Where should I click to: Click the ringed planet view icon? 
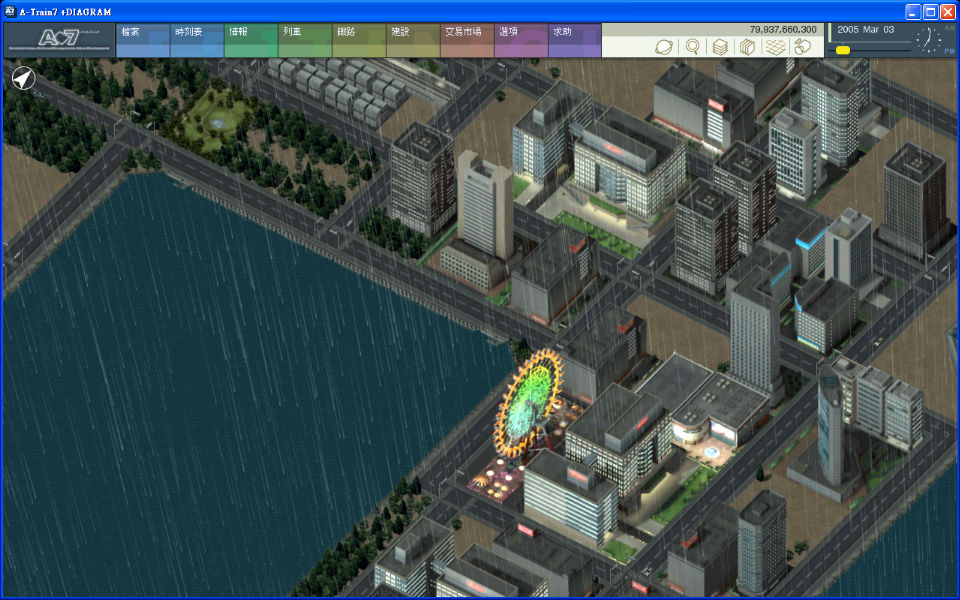665,47
